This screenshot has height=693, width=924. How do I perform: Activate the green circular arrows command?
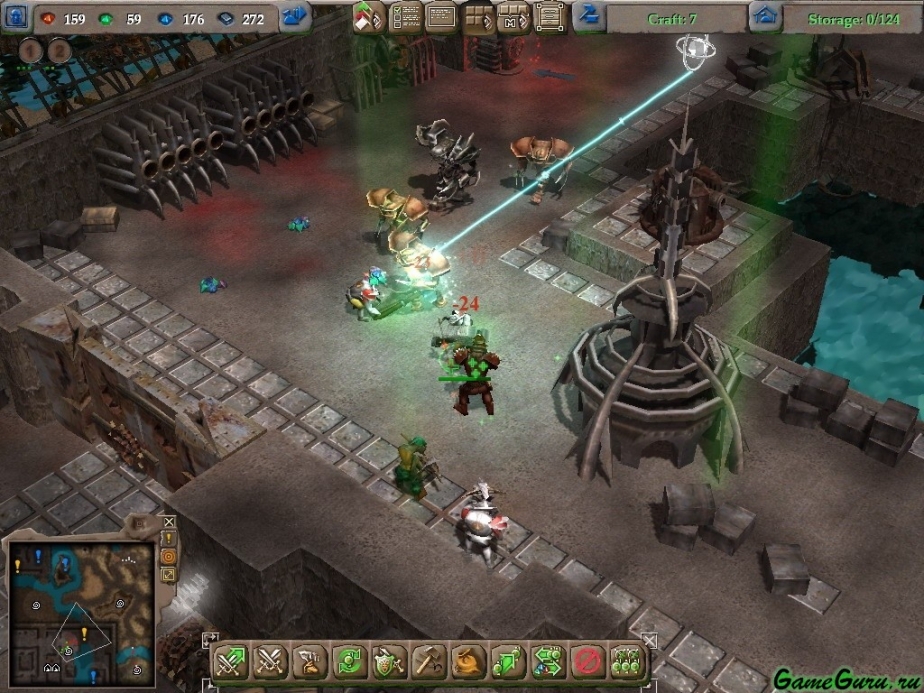(349, 660)
